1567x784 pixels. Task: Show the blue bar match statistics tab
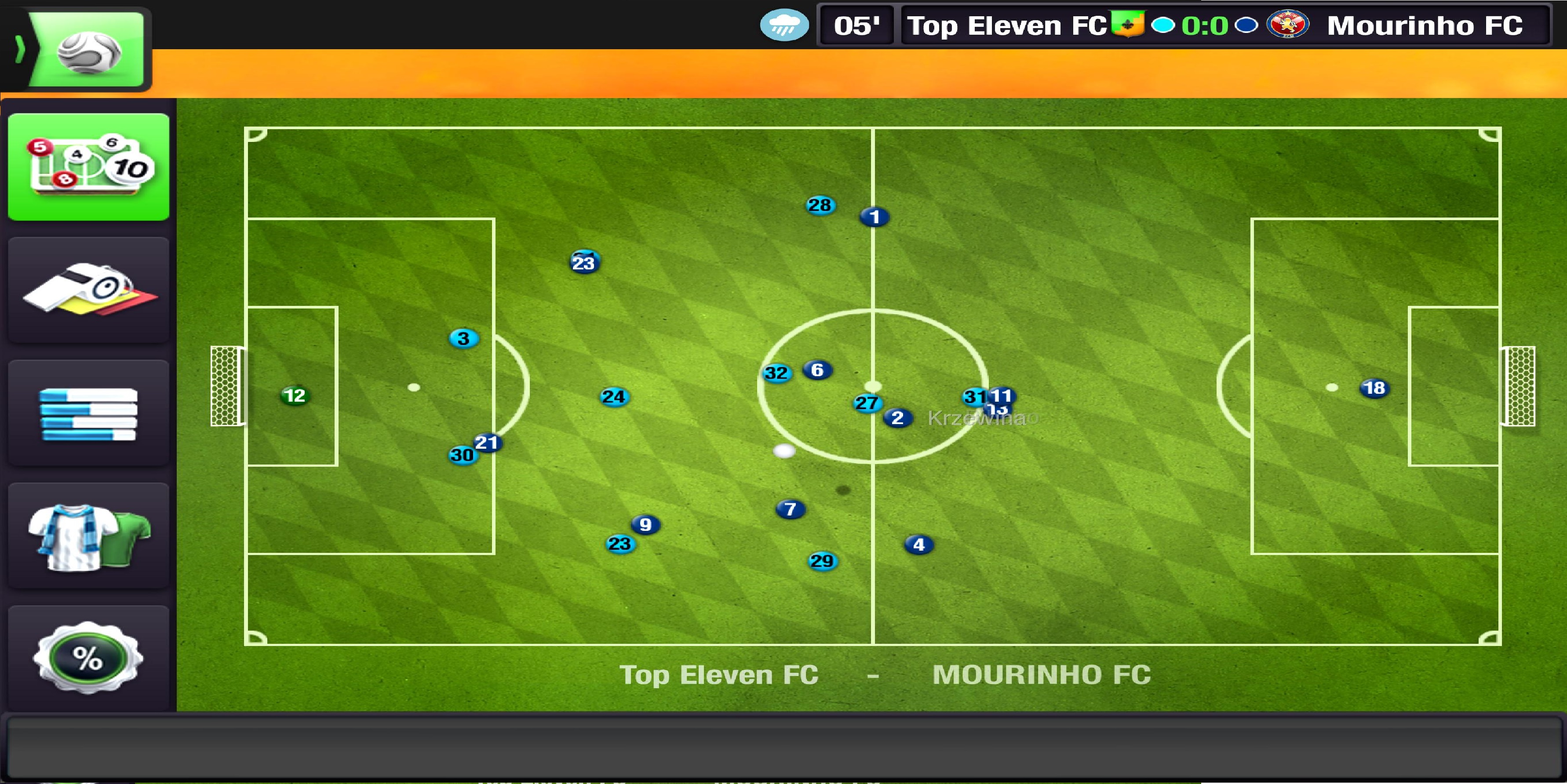[x=89, y=414]
